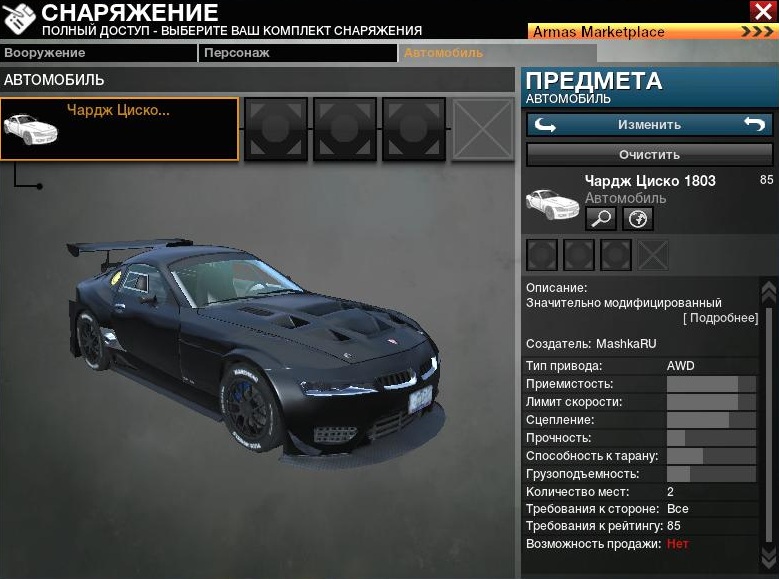Select the Чардж Циско vehicle slot
Image resolution: width=779 pixels, height=579 pixels.
120,129
